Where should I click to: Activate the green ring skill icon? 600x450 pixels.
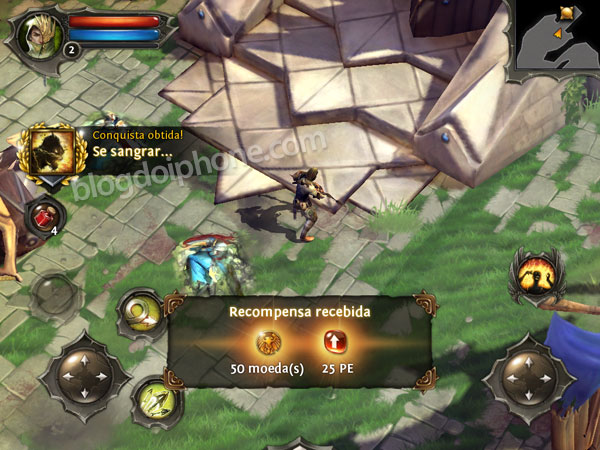point(140,313)
